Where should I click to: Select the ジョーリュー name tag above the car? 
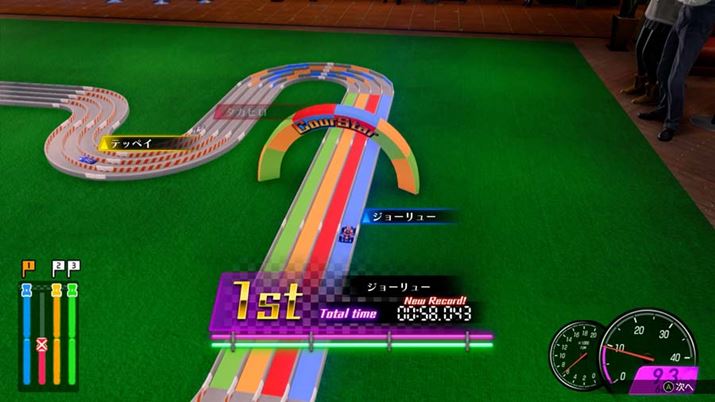coord(397,216)
